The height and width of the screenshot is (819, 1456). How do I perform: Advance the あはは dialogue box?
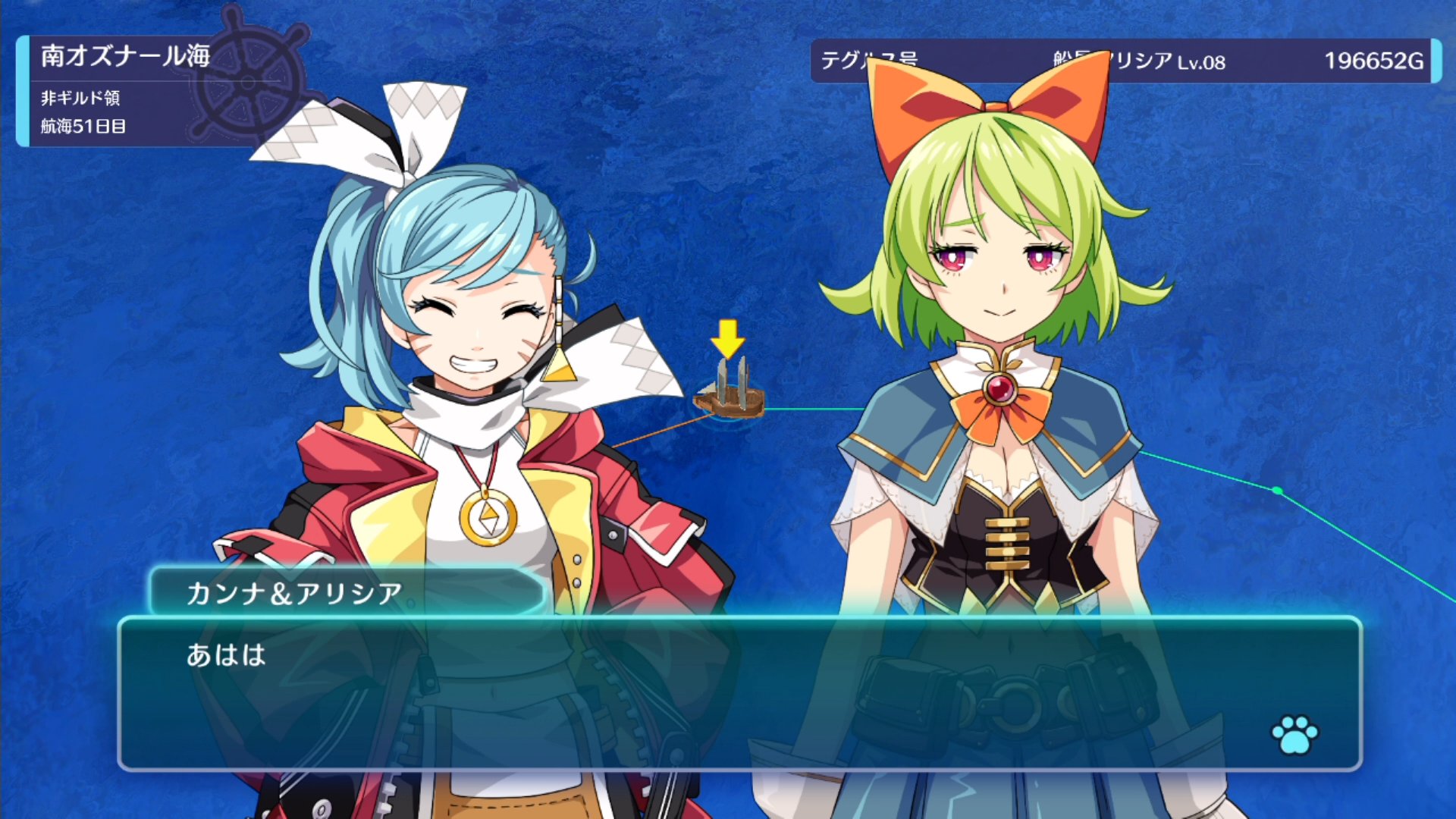739,694
